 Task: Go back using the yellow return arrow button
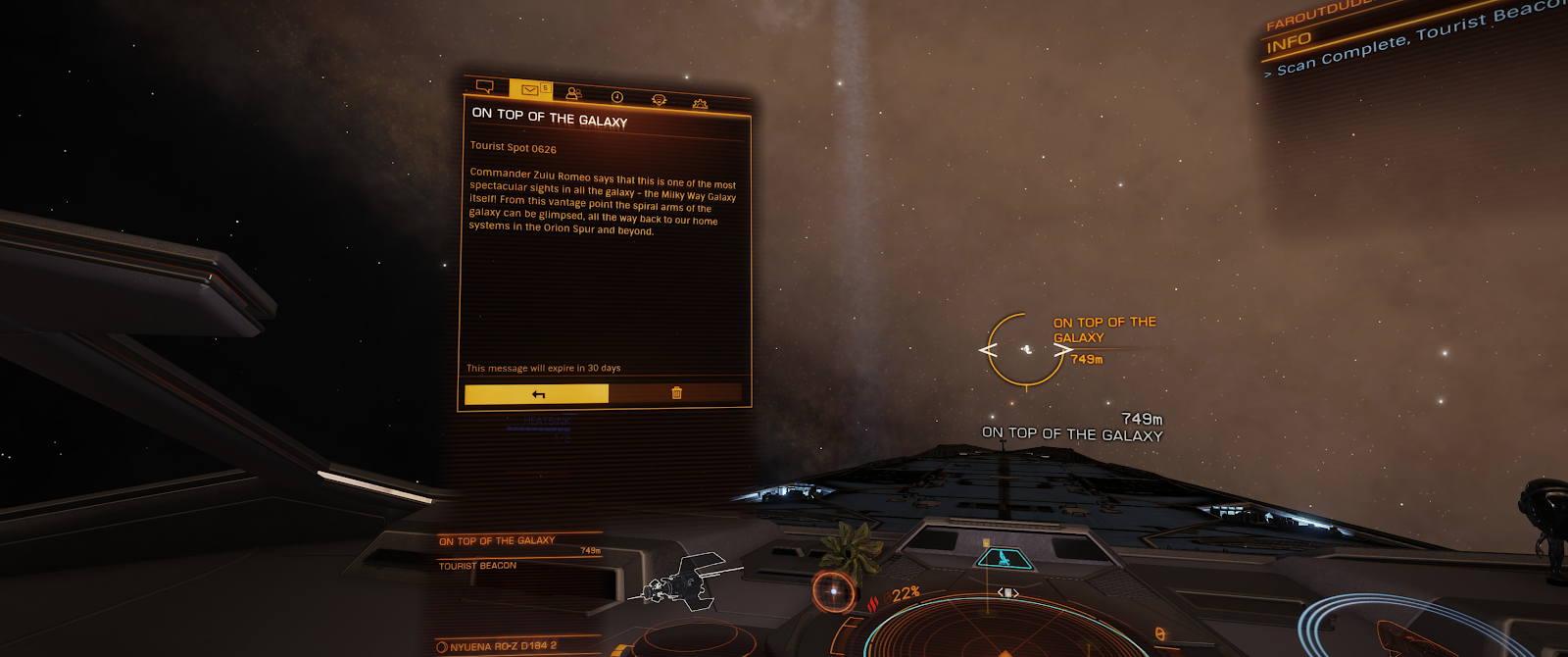[x=537, y=393]
